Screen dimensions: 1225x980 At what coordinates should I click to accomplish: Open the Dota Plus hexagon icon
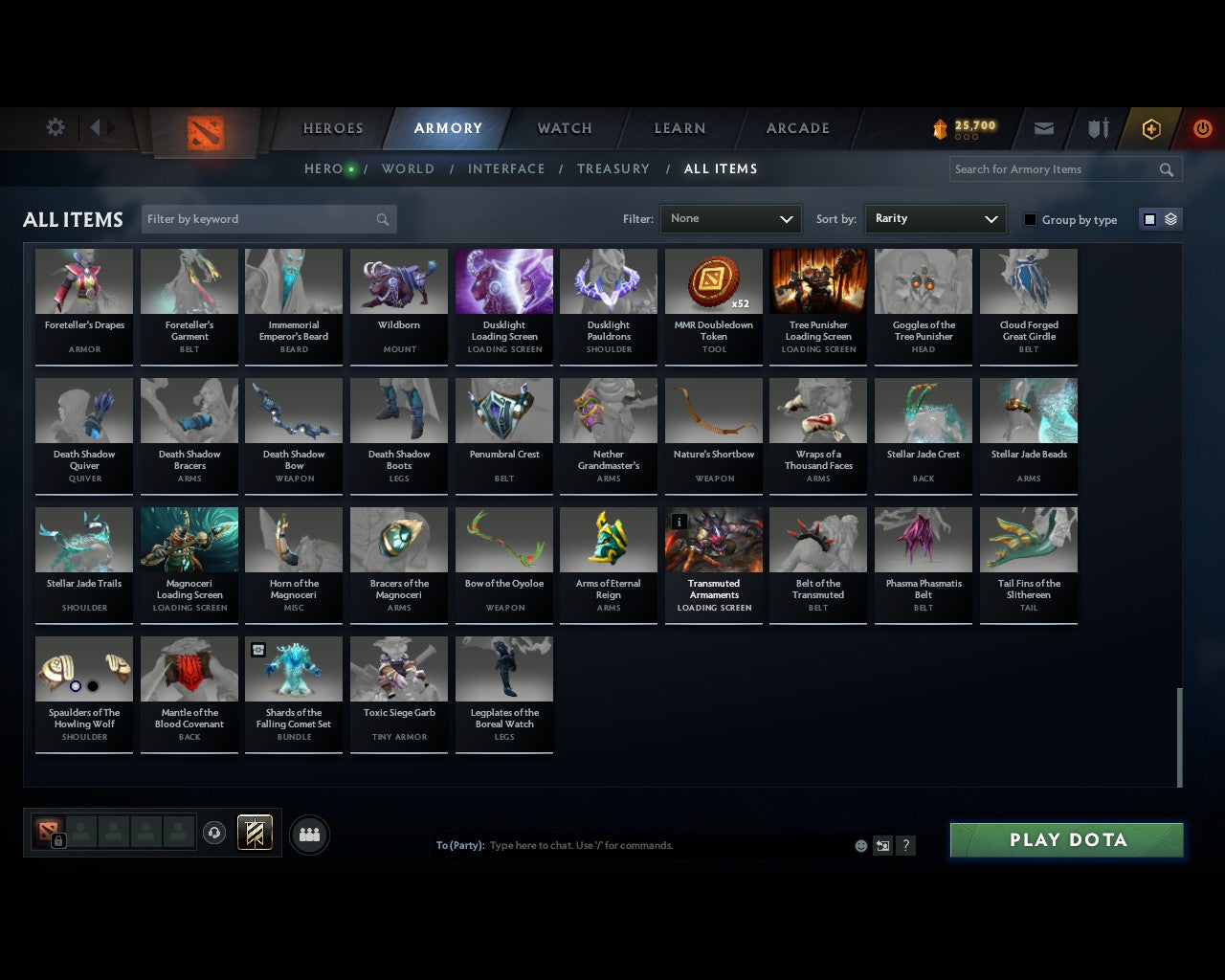(1150, 128)
